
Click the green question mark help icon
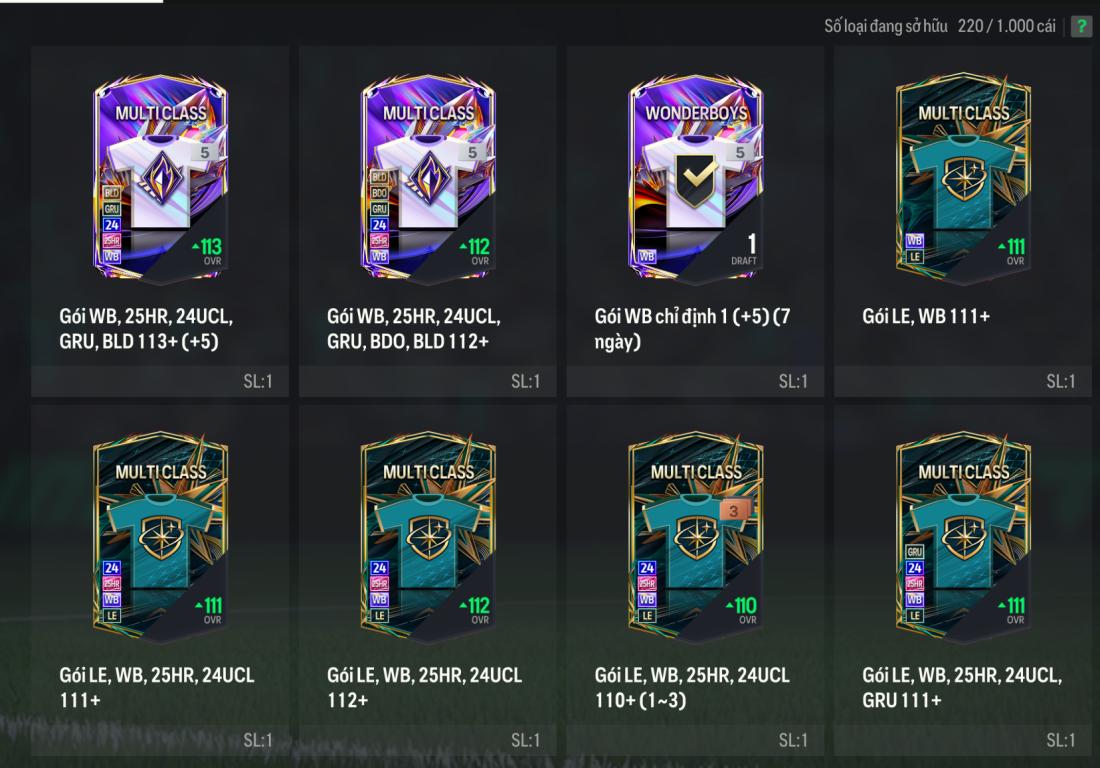pos(1081,26)
